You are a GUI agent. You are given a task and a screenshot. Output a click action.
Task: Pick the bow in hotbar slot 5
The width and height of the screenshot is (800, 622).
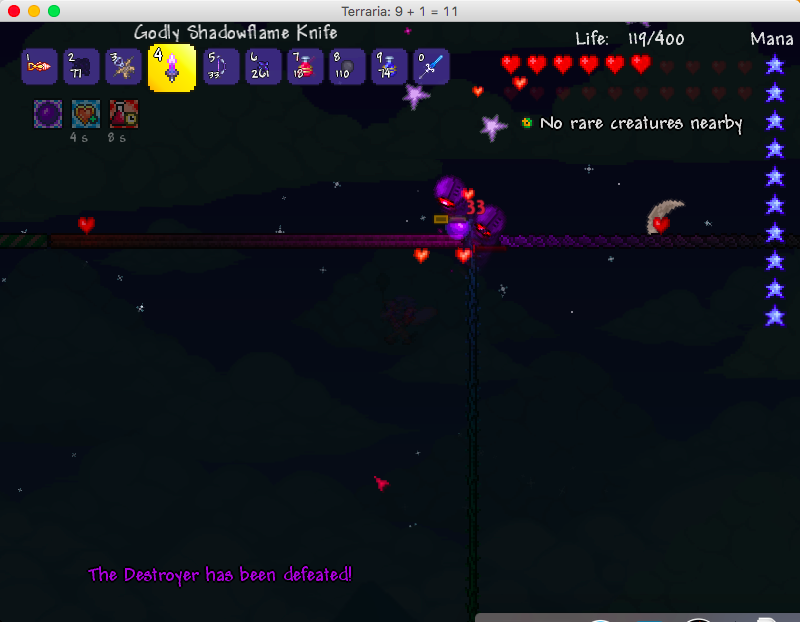click(x=220, y=68)
